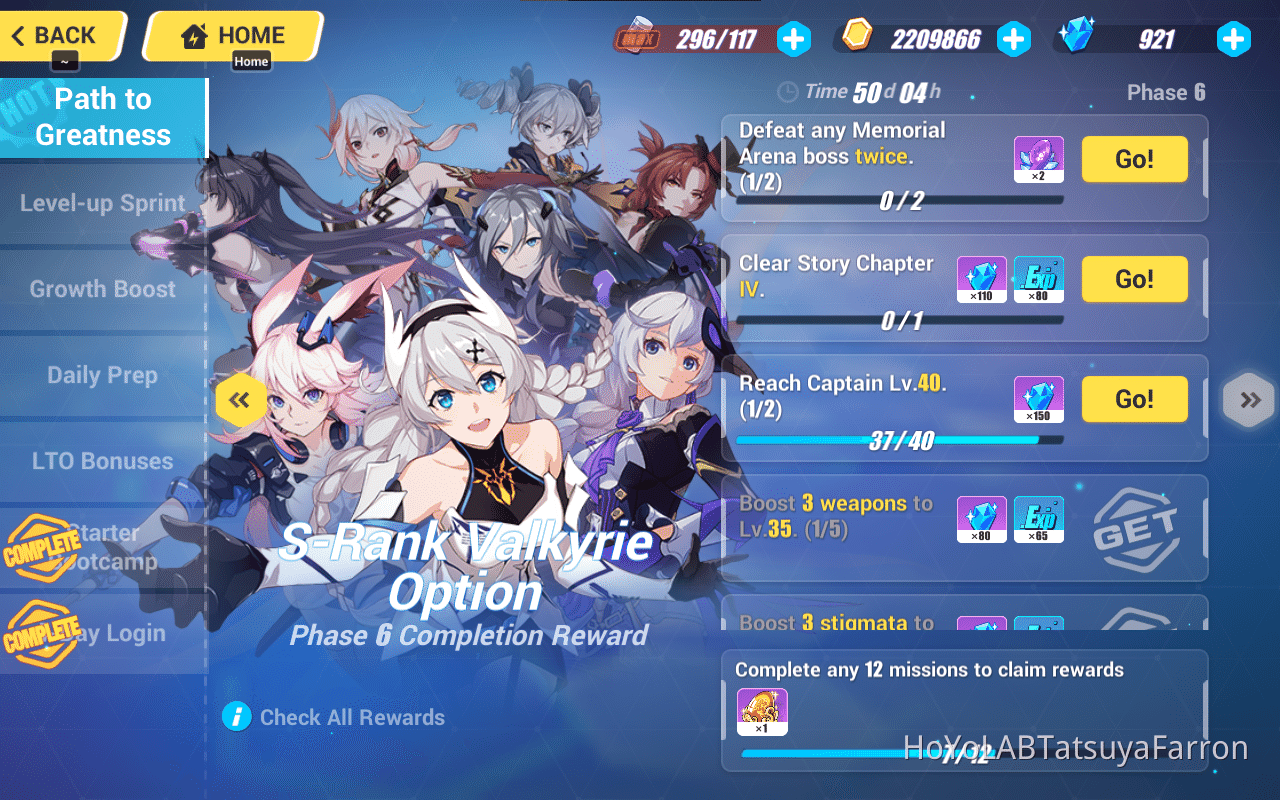Image resolution: width=1280 pixels, height=800 pixels.
Task: Select the EXP material icon in Chapter IV mission
Action: click(x=1039, y=279)
